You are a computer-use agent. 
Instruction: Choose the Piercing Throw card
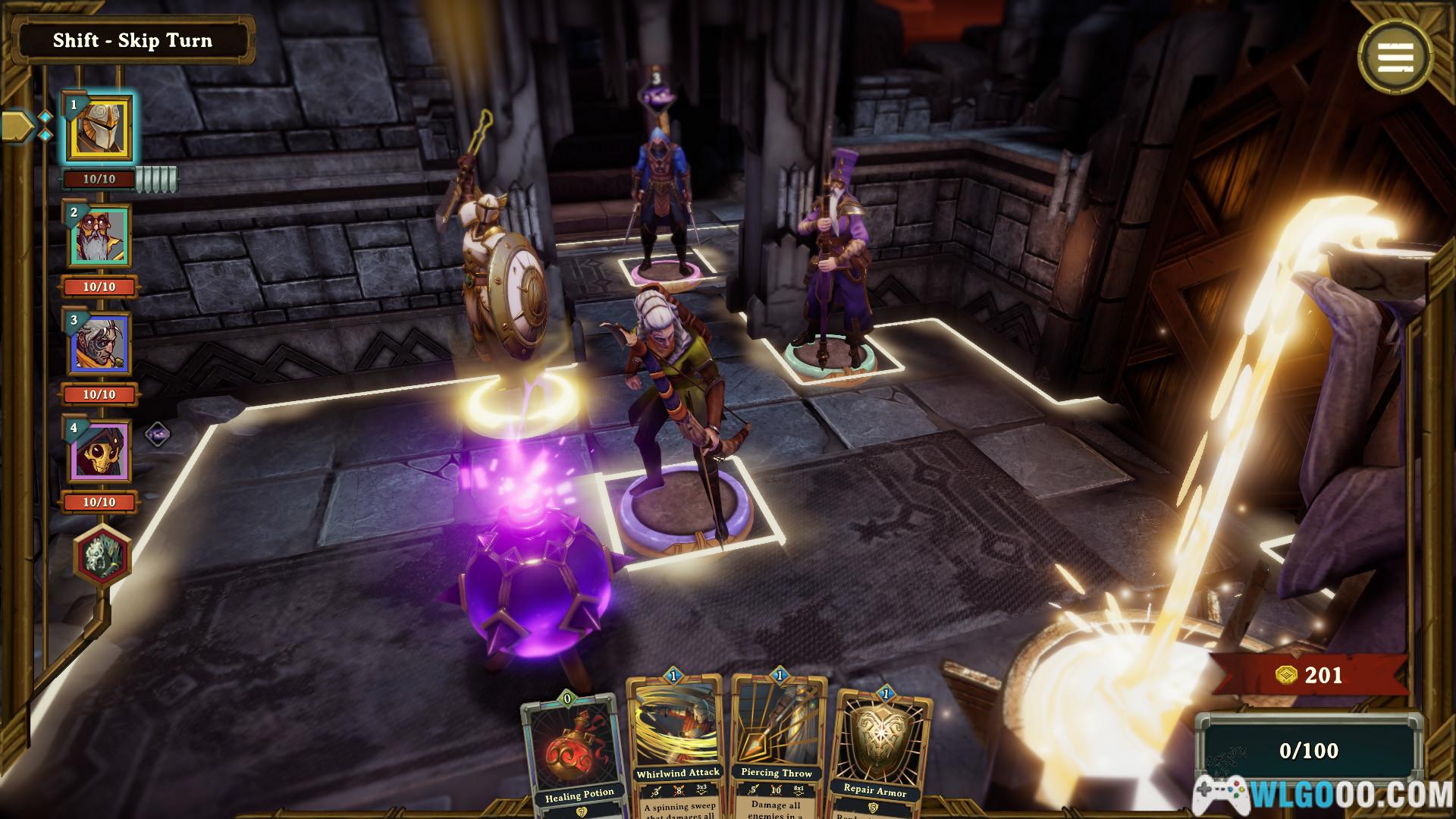point(777,747)
